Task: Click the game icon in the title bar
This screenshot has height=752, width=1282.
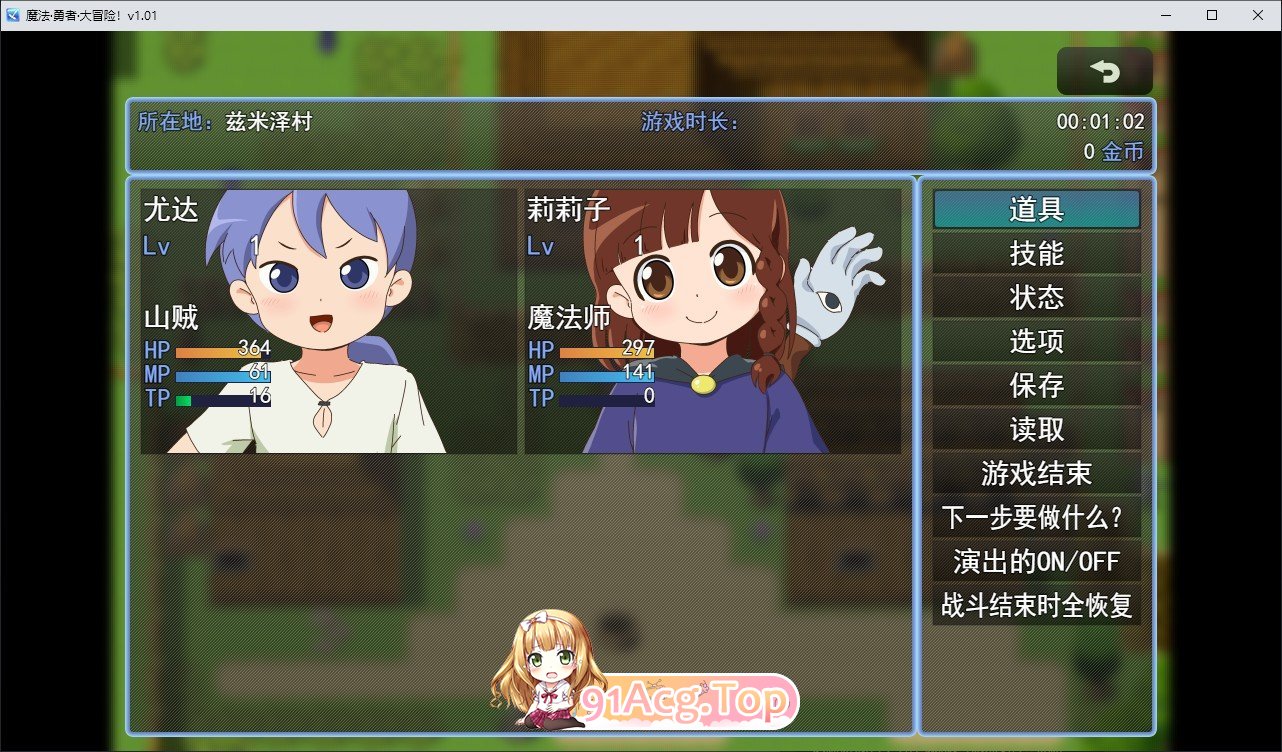Action: [14, 15]
